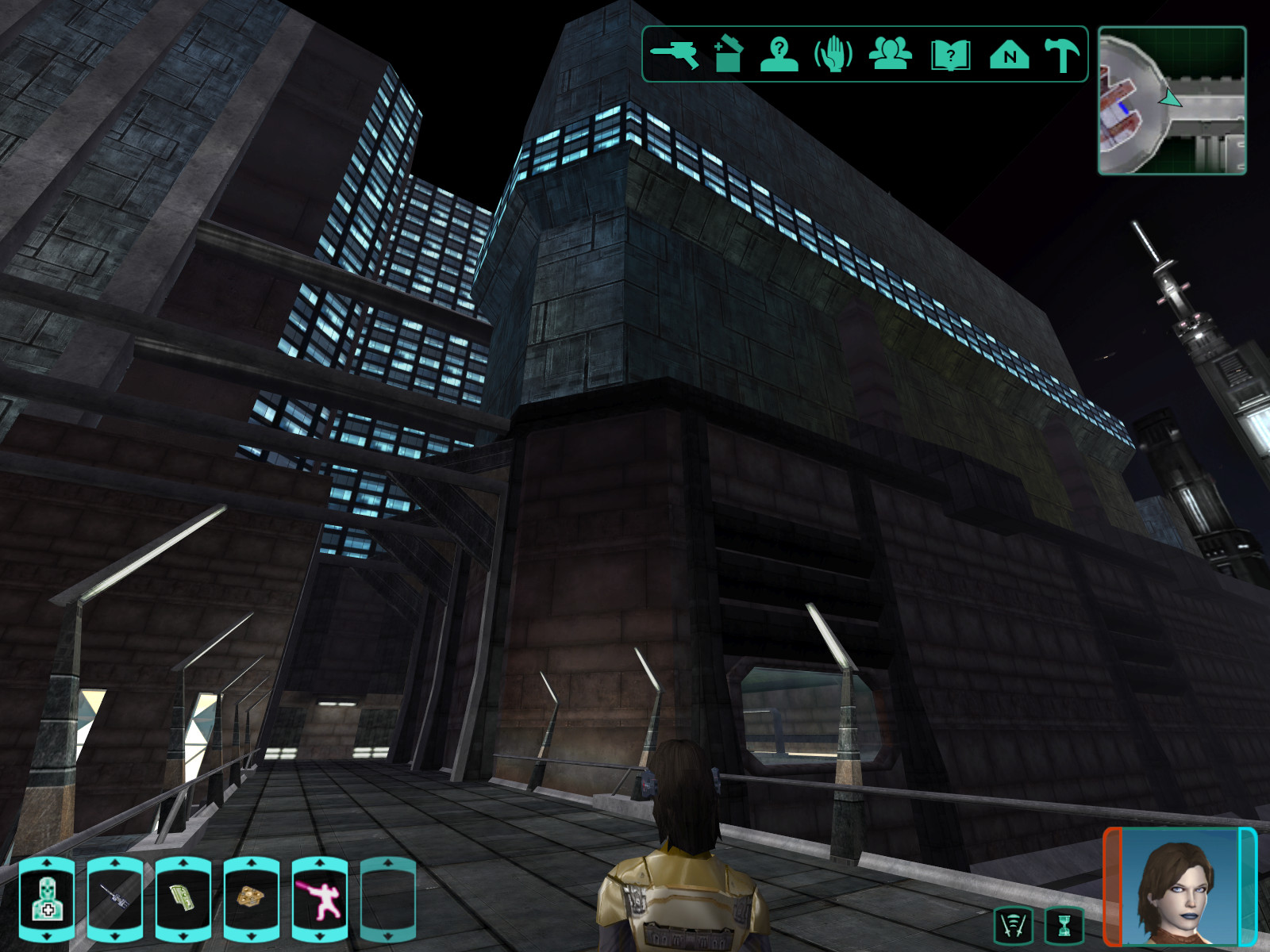Use the green item action slot
The height and width of the screenshot is (952, 1270).
183,900
